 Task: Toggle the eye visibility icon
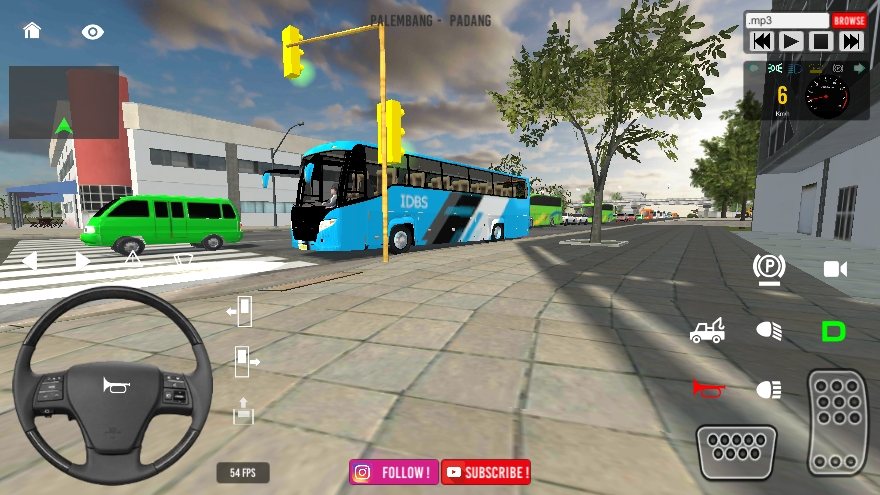pos(93,32)
